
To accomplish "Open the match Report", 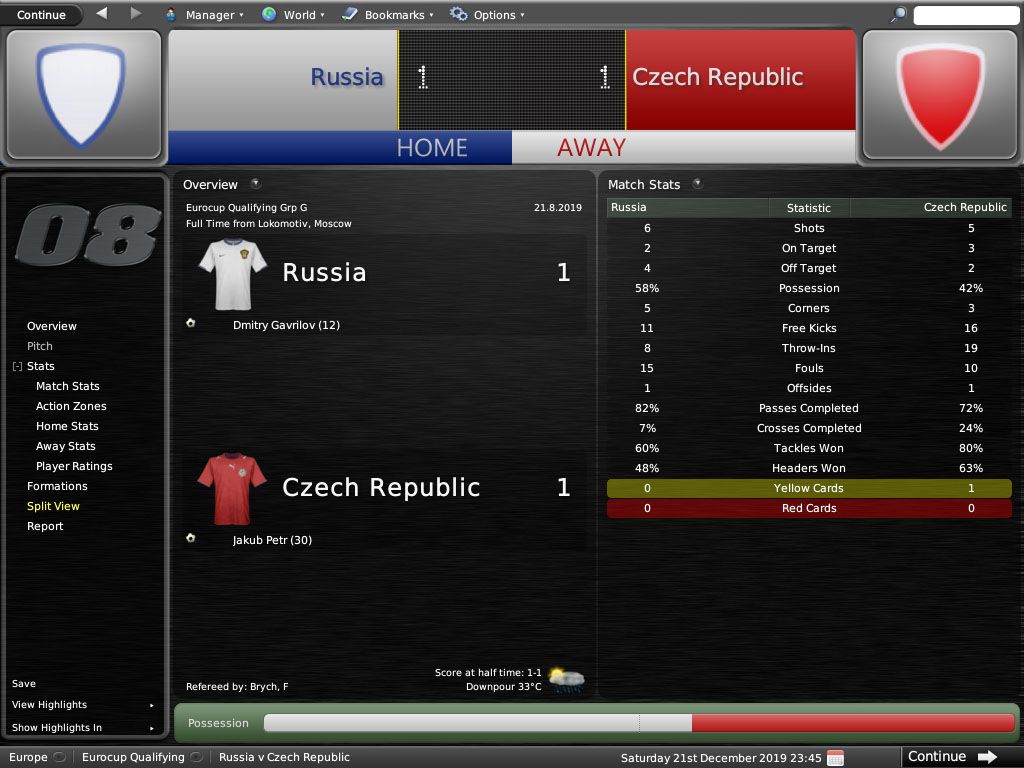I will click(45, 526).
